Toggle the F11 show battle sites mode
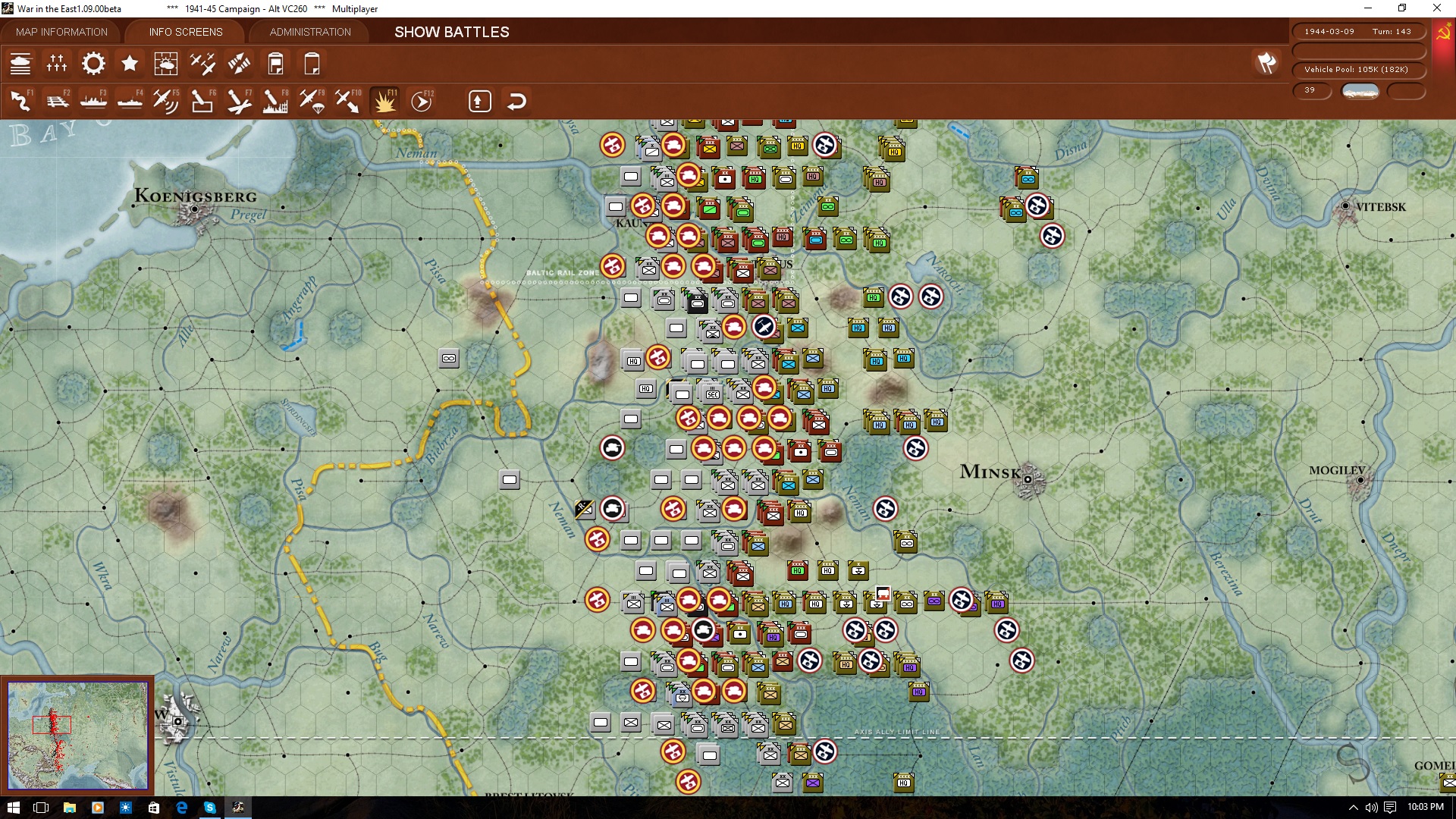The height and width of the screenshot is (819, 1456). [x=384, y=100]
